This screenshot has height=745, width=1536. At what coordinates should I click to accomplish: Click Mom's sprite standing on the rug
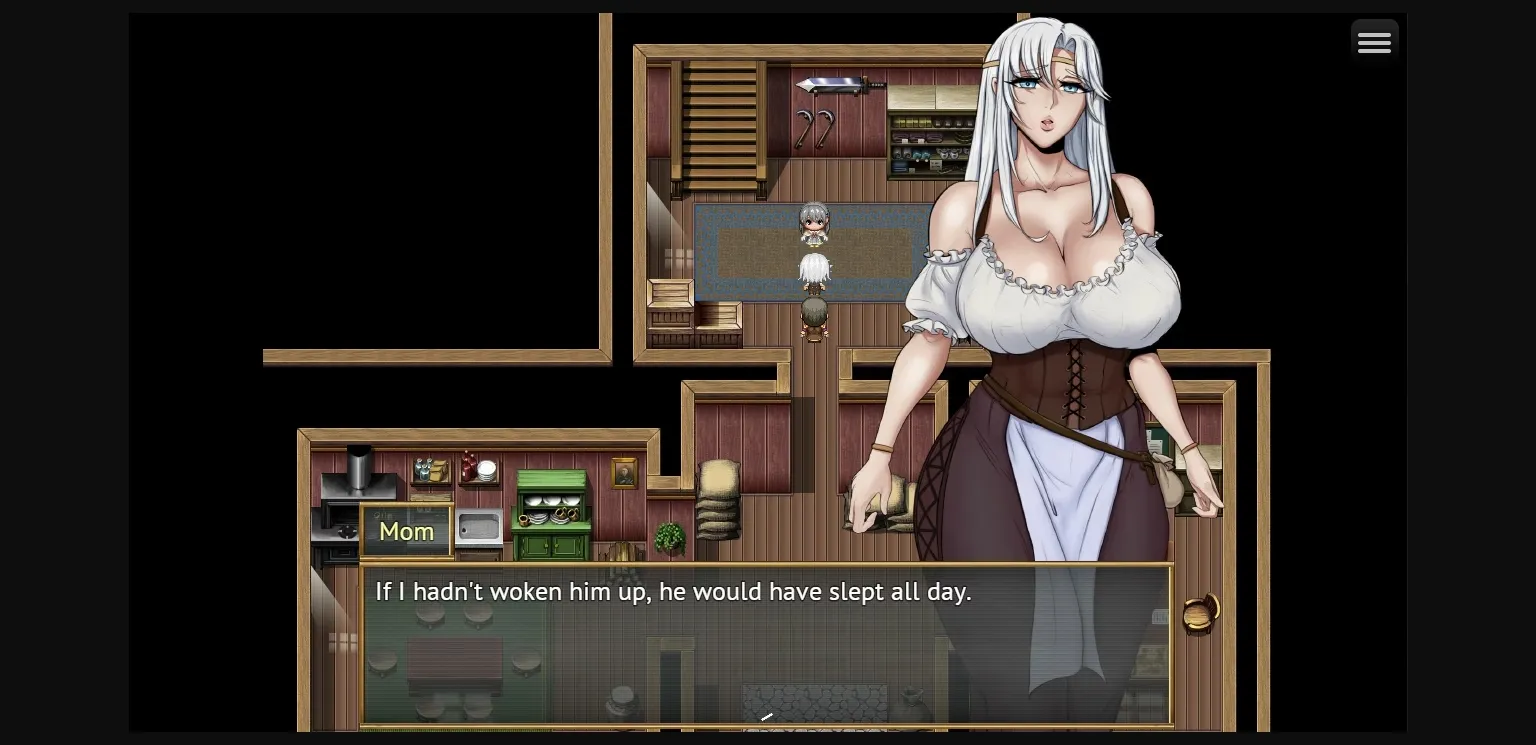815,225
